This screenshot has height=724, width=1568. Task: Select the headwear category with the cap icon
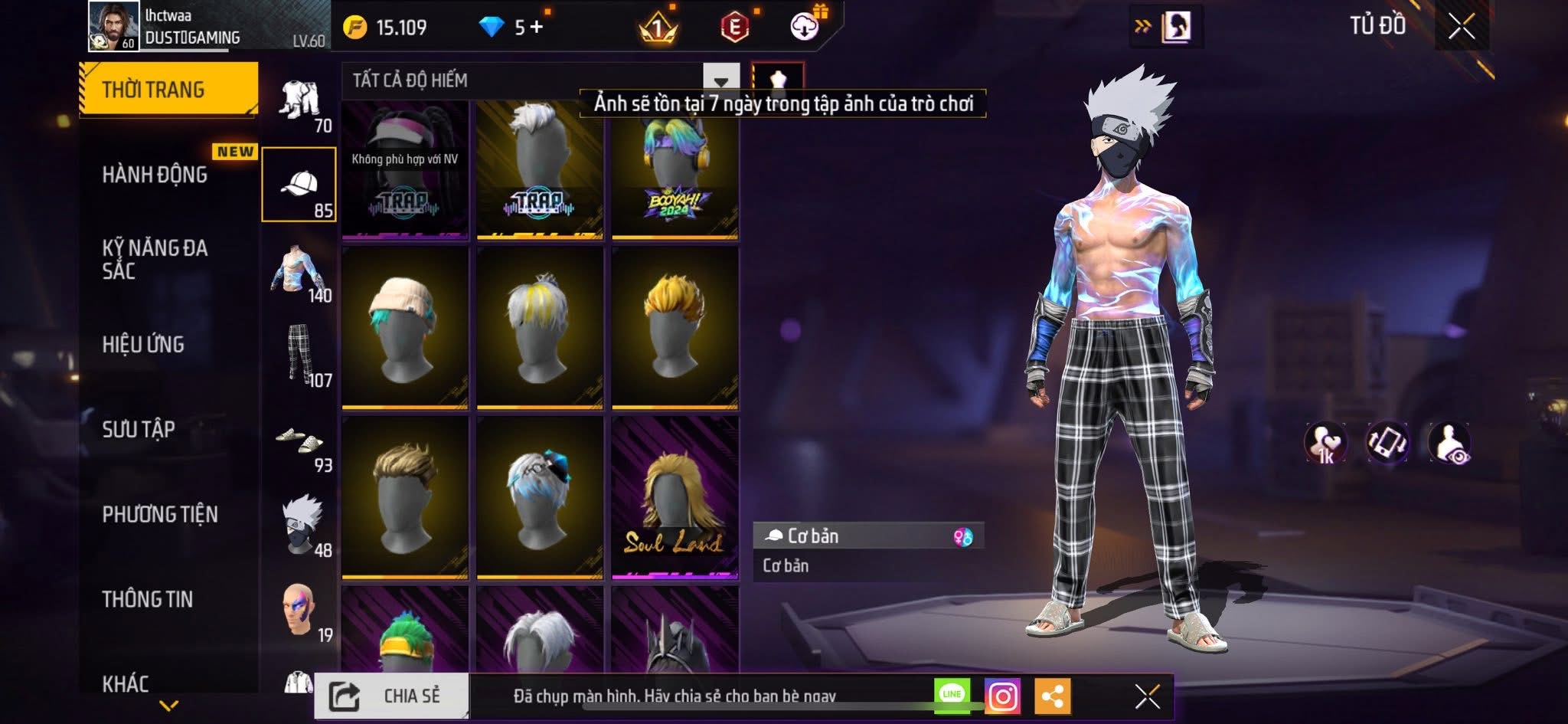point(299,185)
